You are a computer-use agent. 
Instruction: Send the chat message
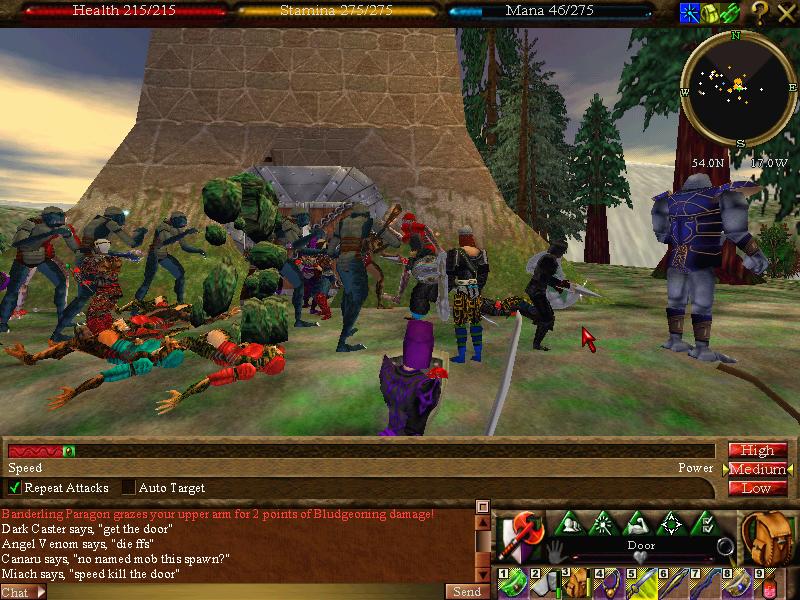[x=467, y=591]
